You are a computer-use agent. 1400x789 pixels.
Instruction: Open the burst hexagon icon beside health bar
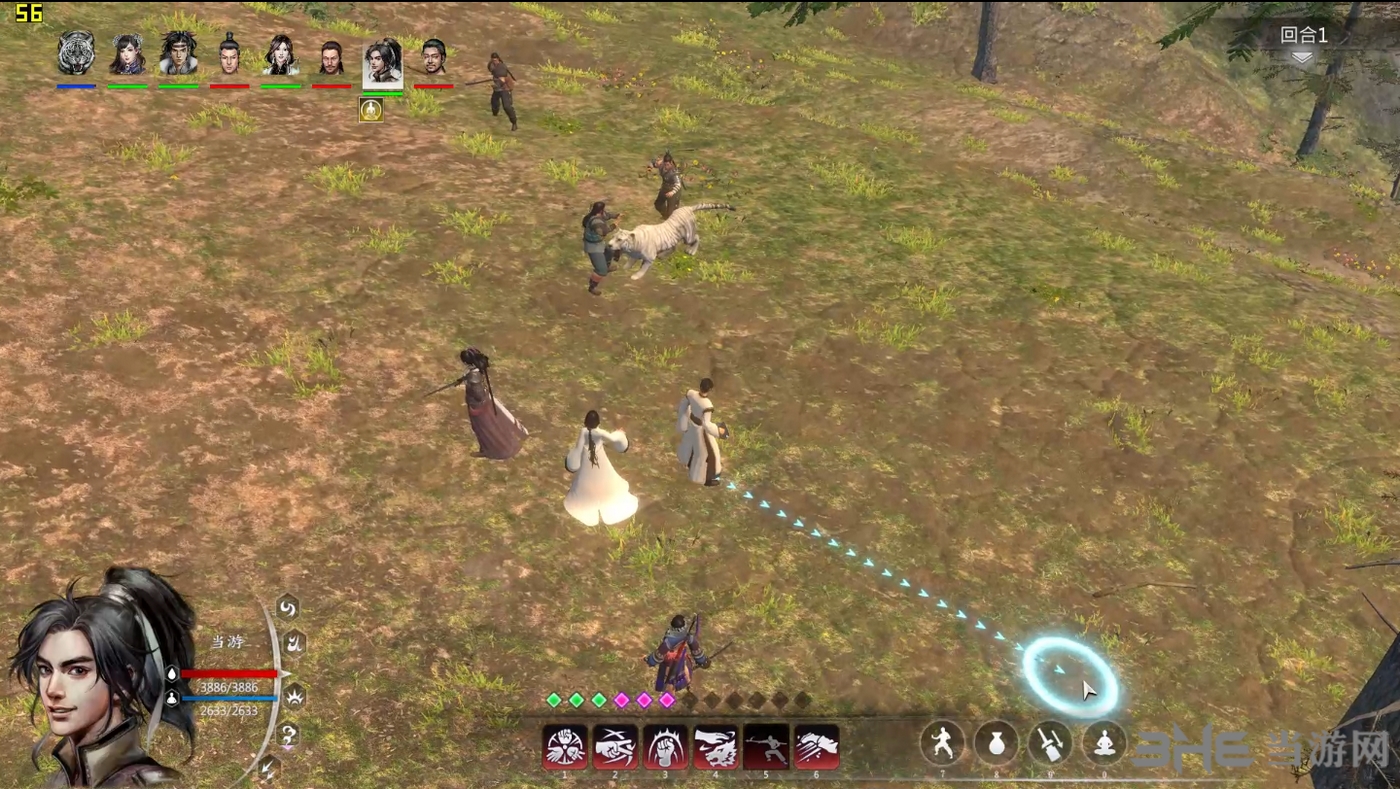[x=295, y=693]
